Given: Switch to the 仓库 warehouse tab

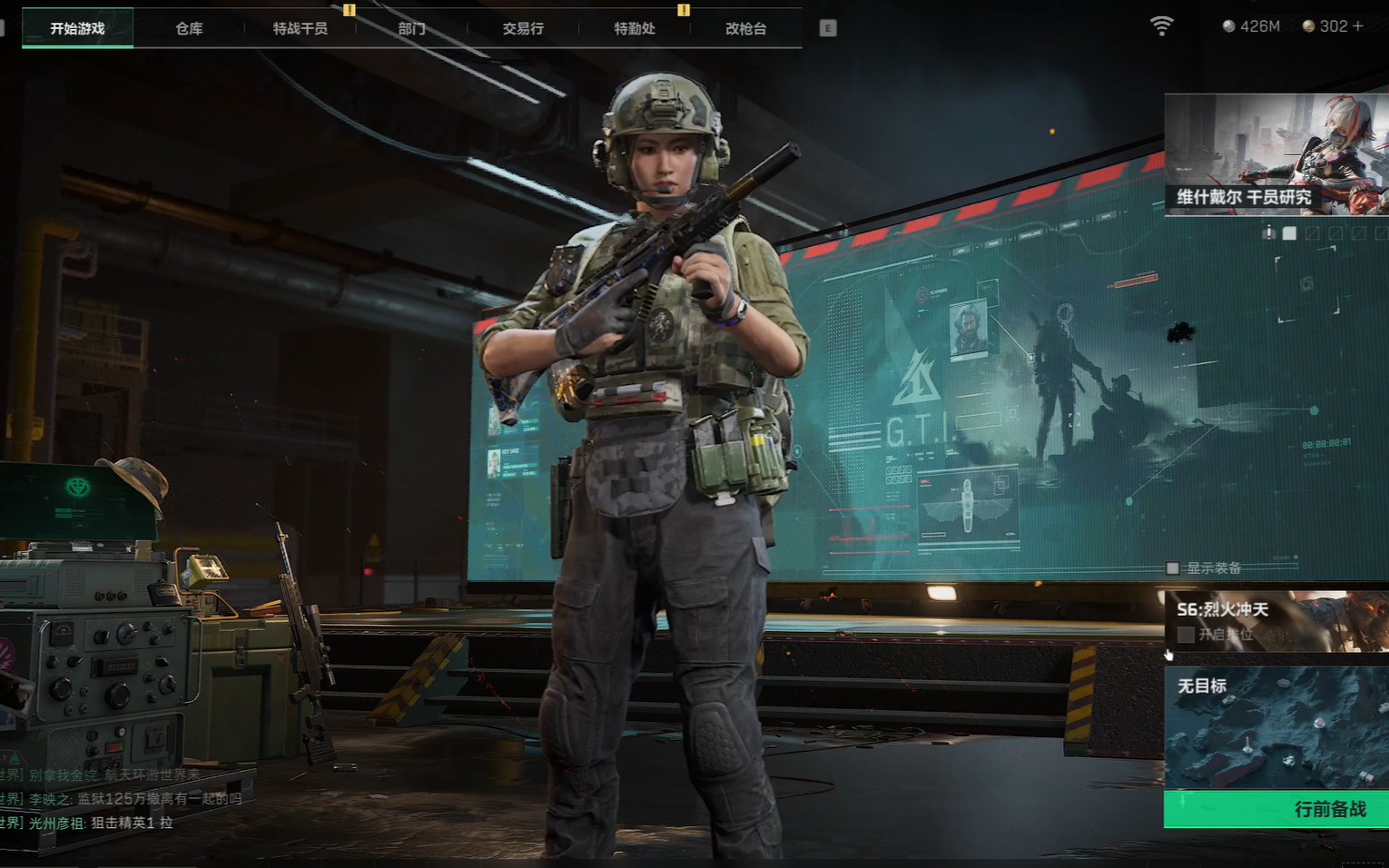Looking at the screenshot, I should tap(189, 28).
